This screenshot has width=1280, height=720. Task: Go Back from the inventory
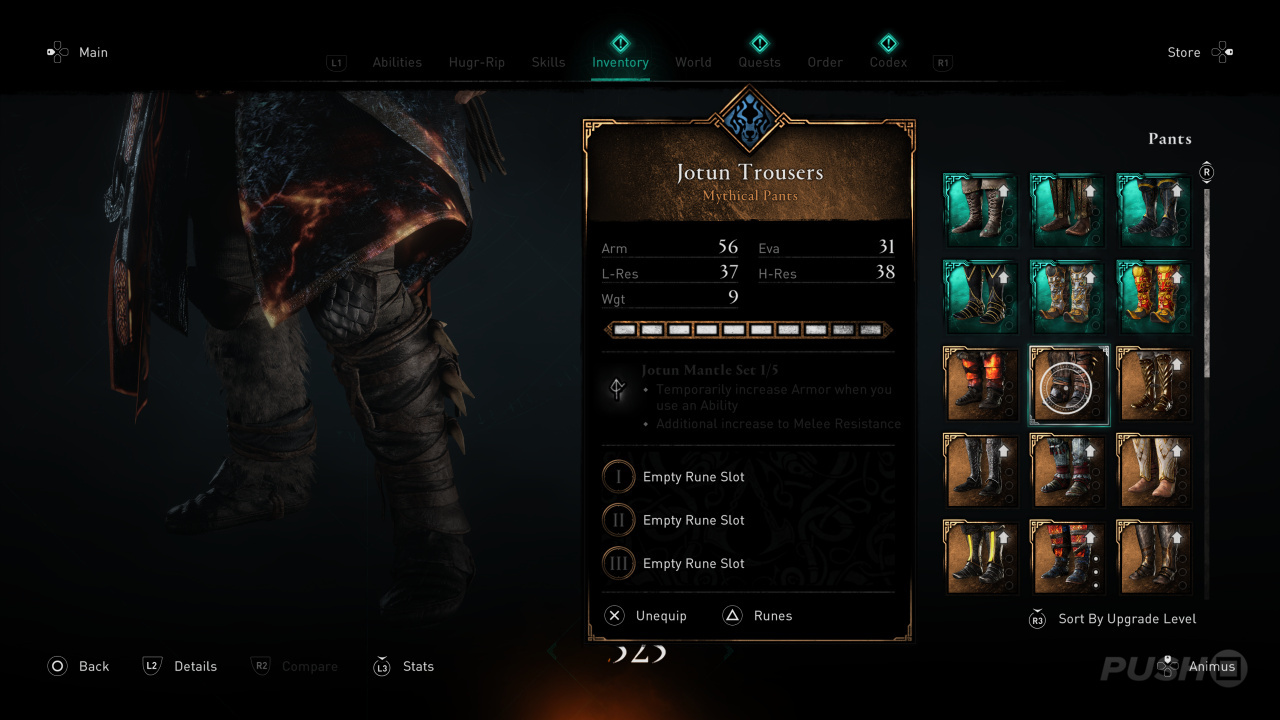(x=93, y=666)
